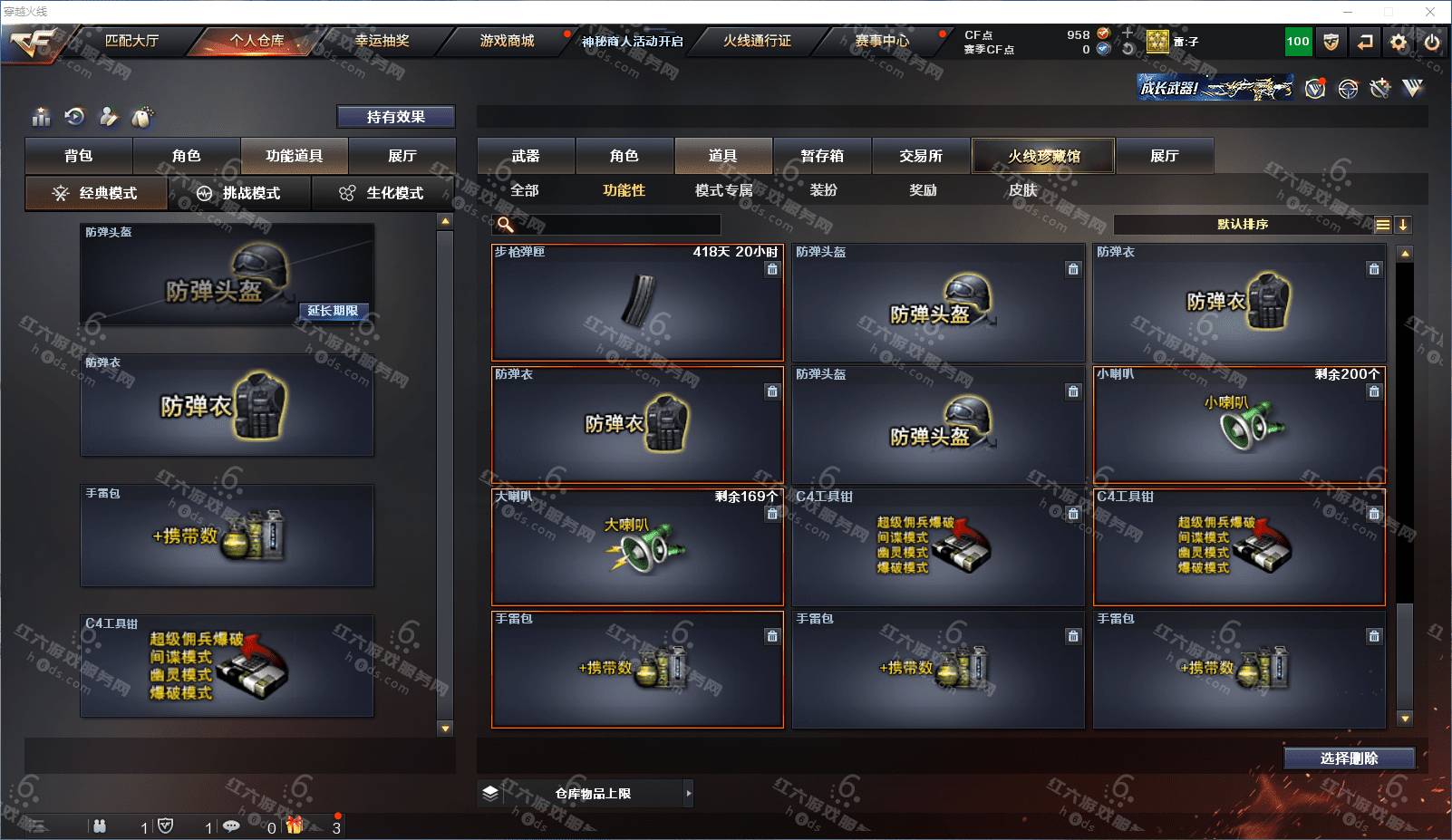
Task: Open the 交易所 tab
Action: [921, 156]
